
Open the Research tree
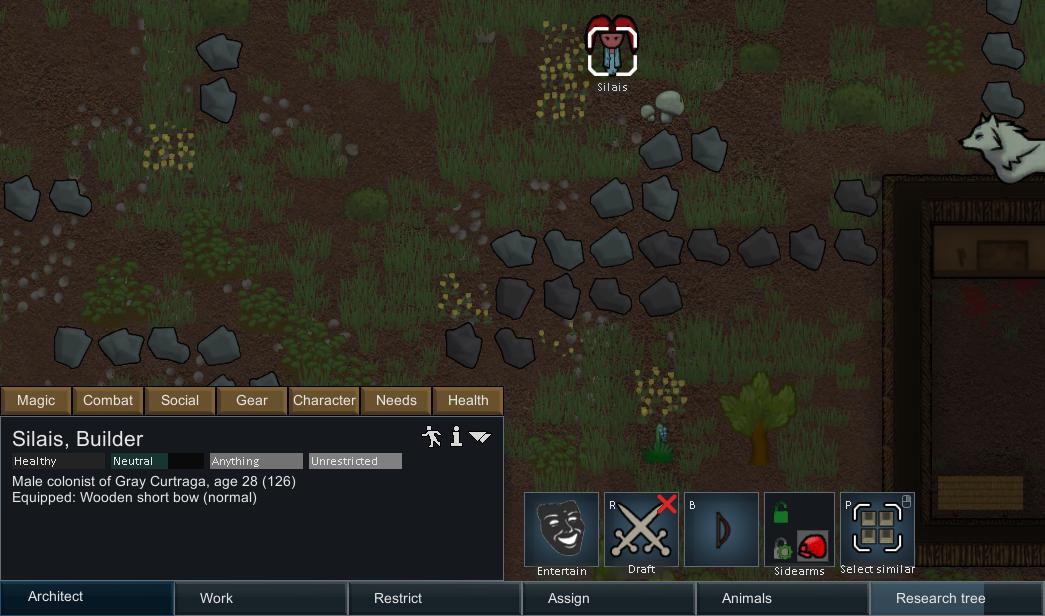coord(956,598)
